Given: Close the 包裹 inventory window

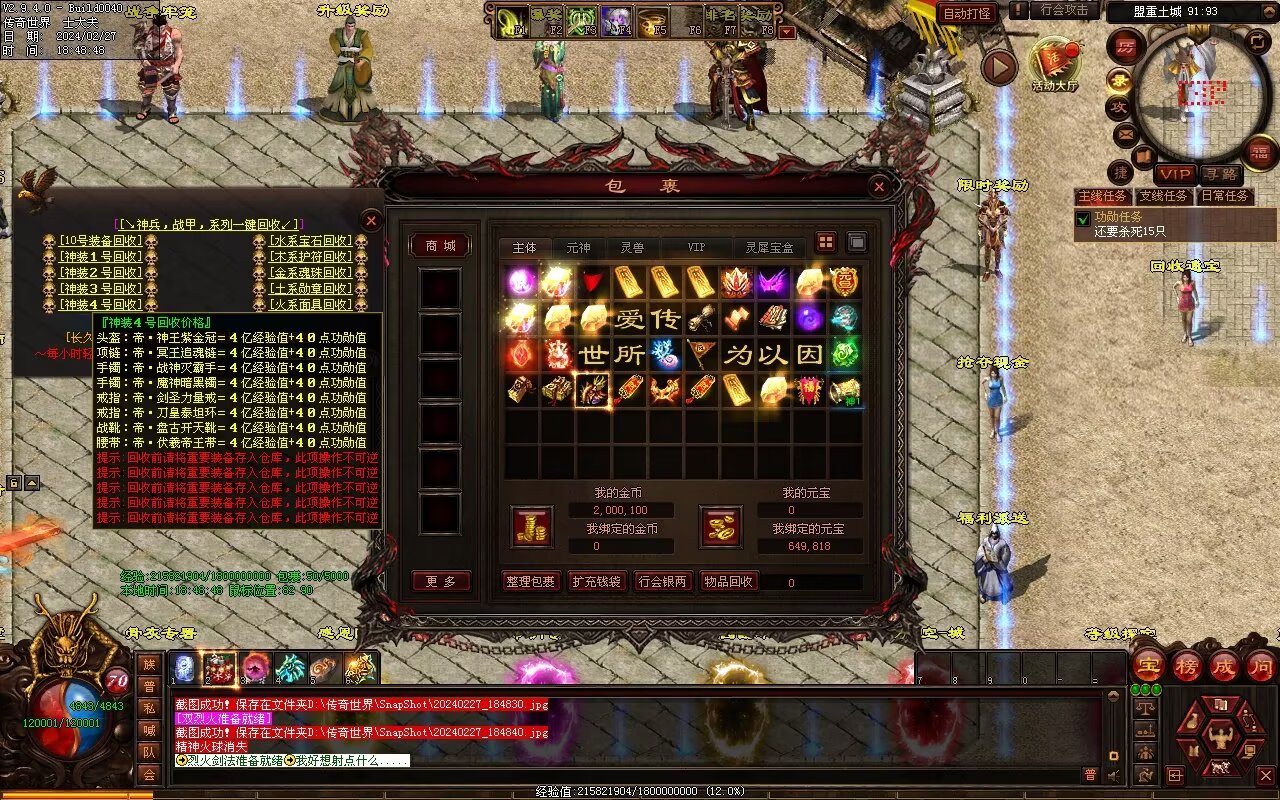Looking at the screenshot, I should (878, 186).
